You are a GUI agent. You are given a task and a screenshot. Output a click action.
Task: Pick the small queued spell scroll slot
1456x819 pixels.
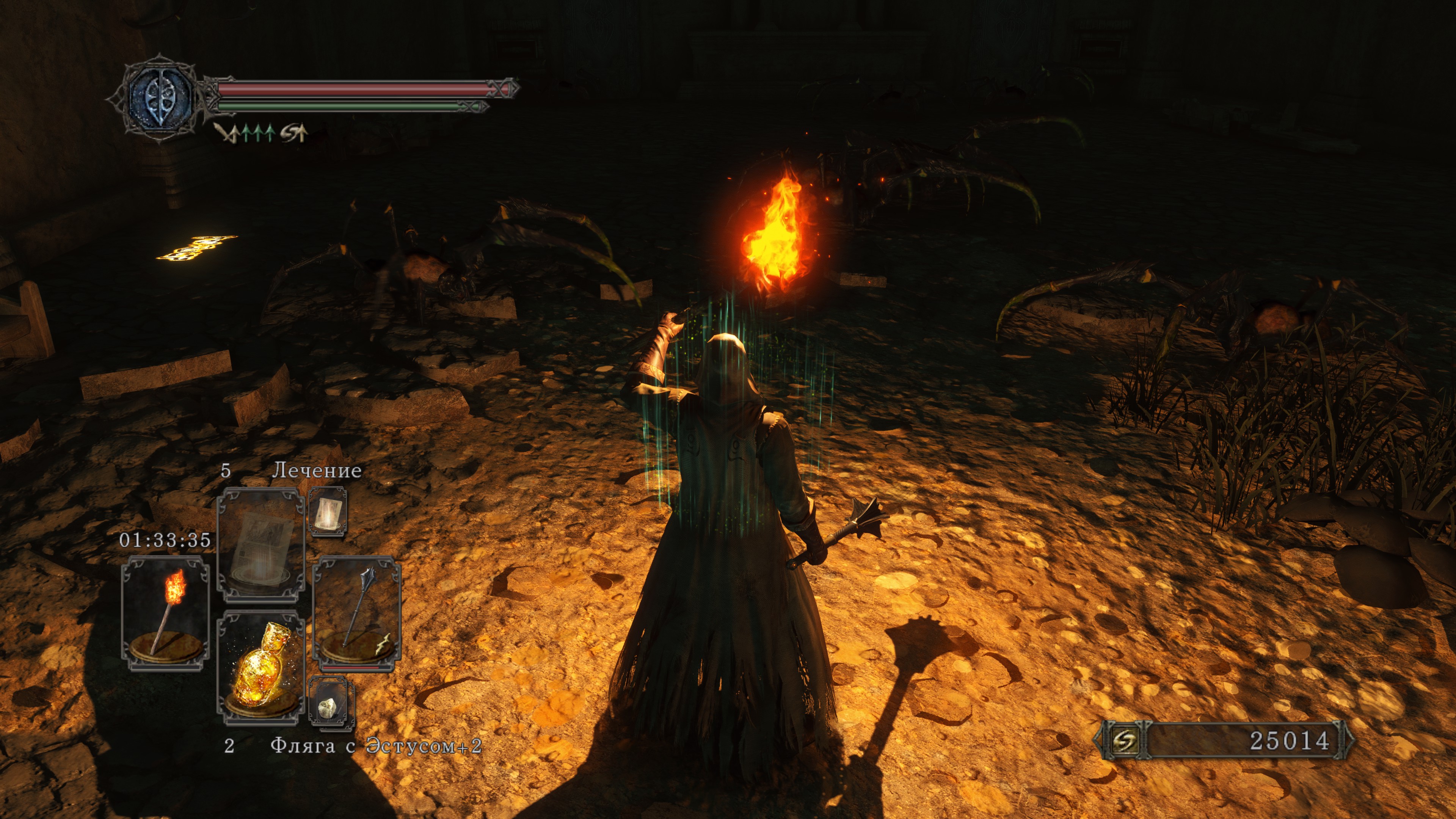click(x=327, y=512)
